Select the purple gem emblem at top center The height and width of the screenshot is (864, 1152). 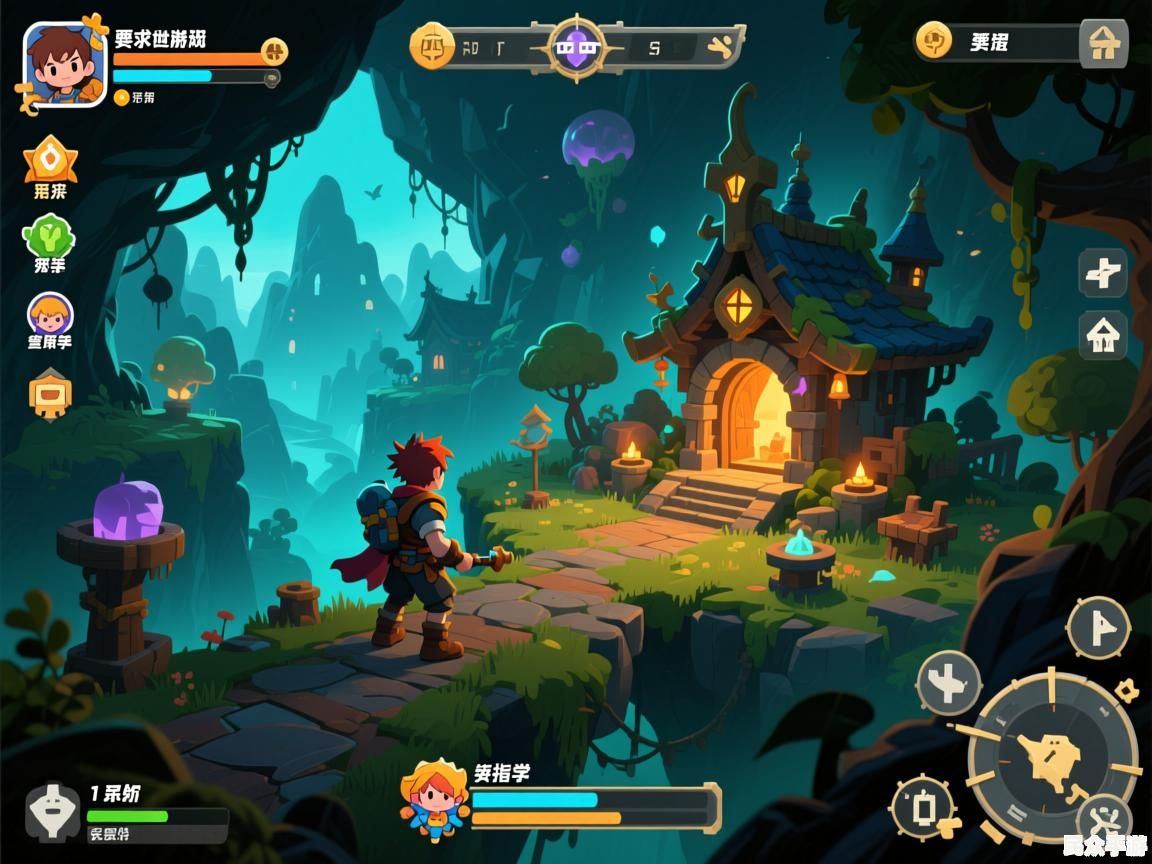[x=576, y=46]
